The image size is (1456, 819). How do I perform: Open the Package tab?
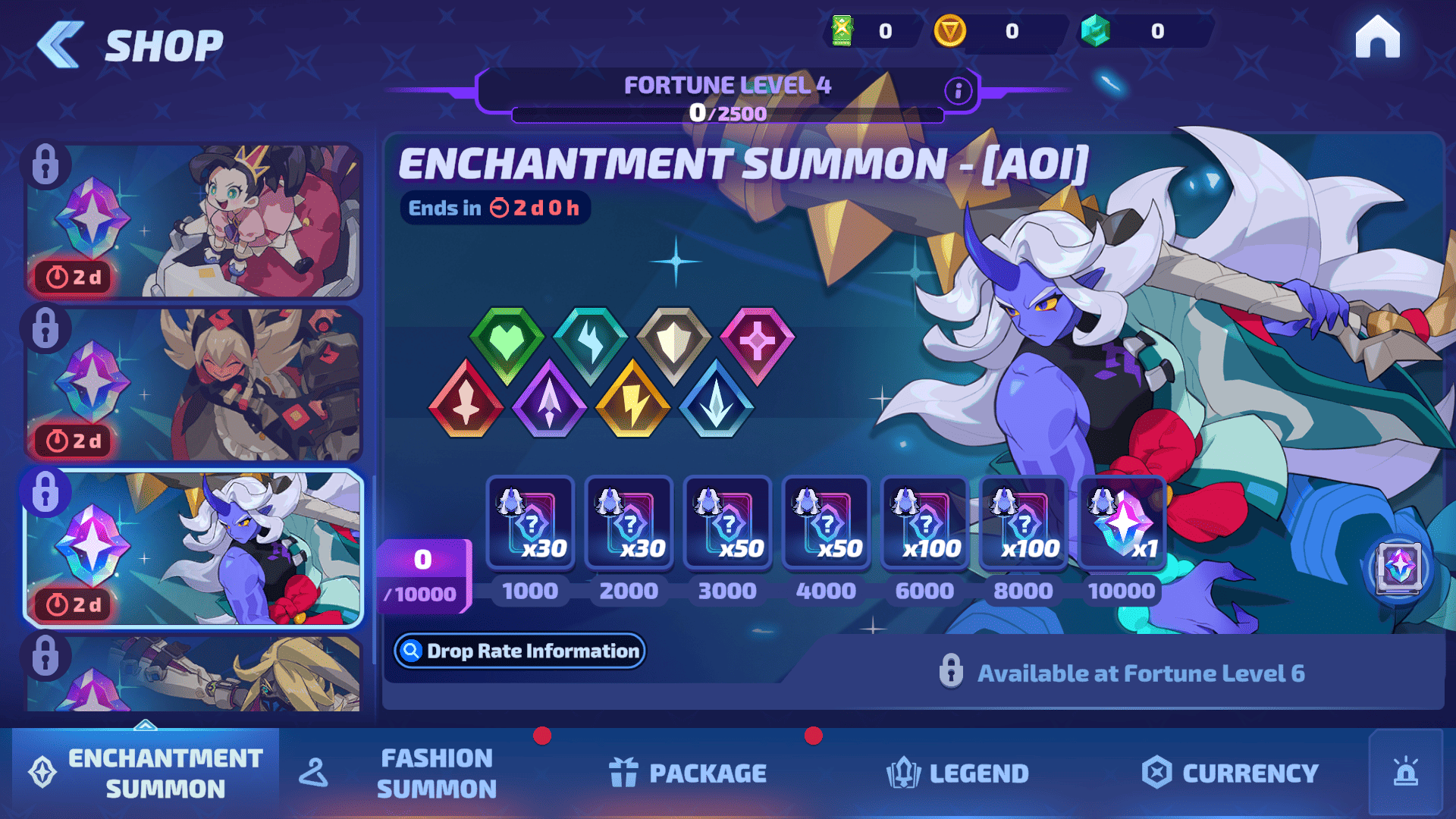[688, 773]
